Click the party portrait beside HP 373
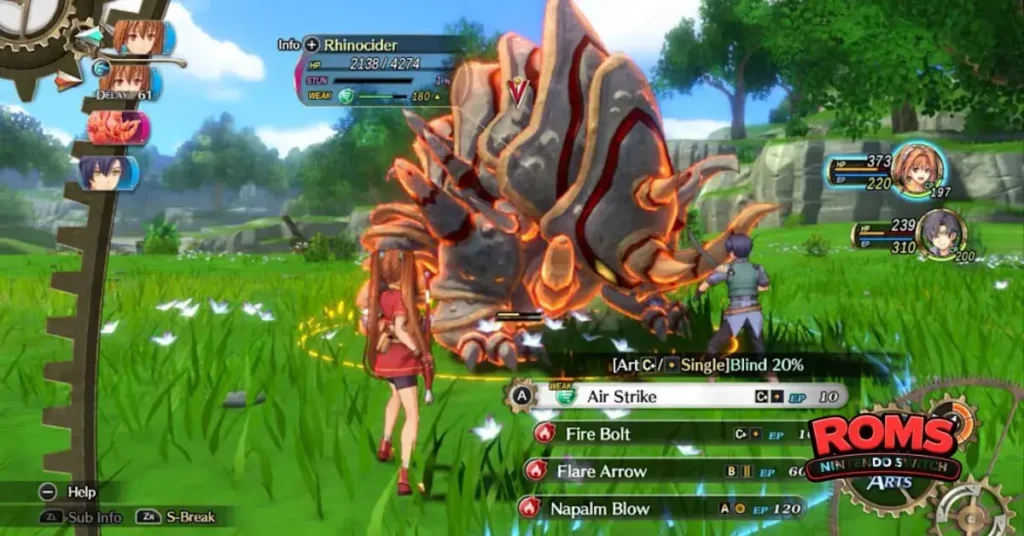The width and height of the screenshot is (1024, 536). [x=915, y=168]
